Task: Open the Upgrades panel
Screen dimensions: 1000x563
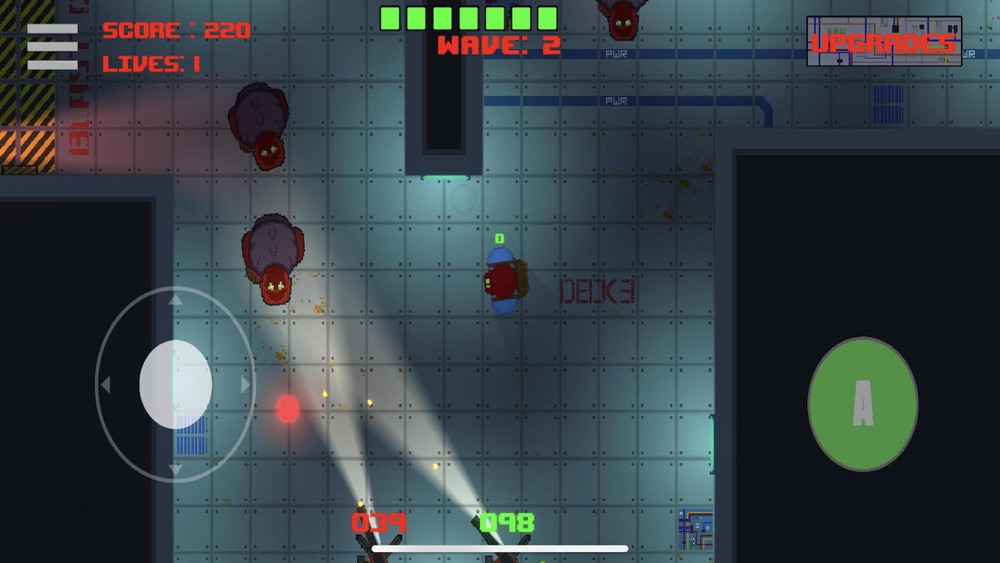Action: tap(884, 42)
